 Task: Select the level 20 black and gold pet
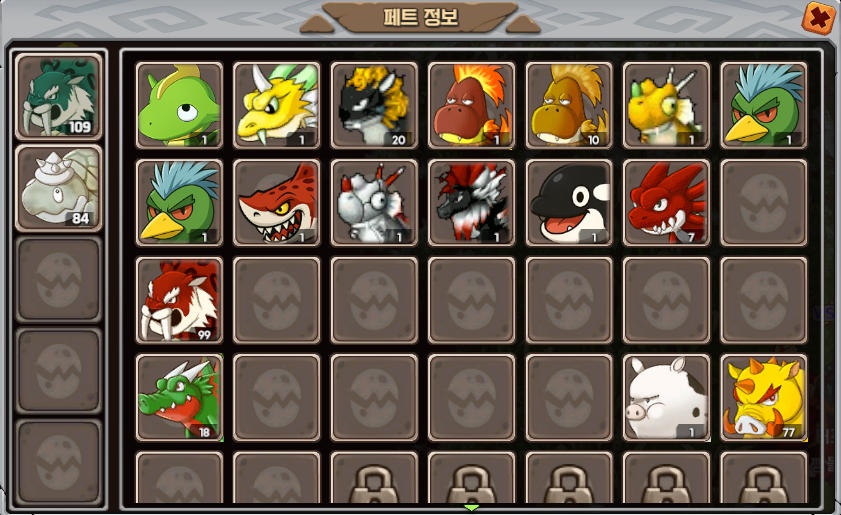[374, 105]
